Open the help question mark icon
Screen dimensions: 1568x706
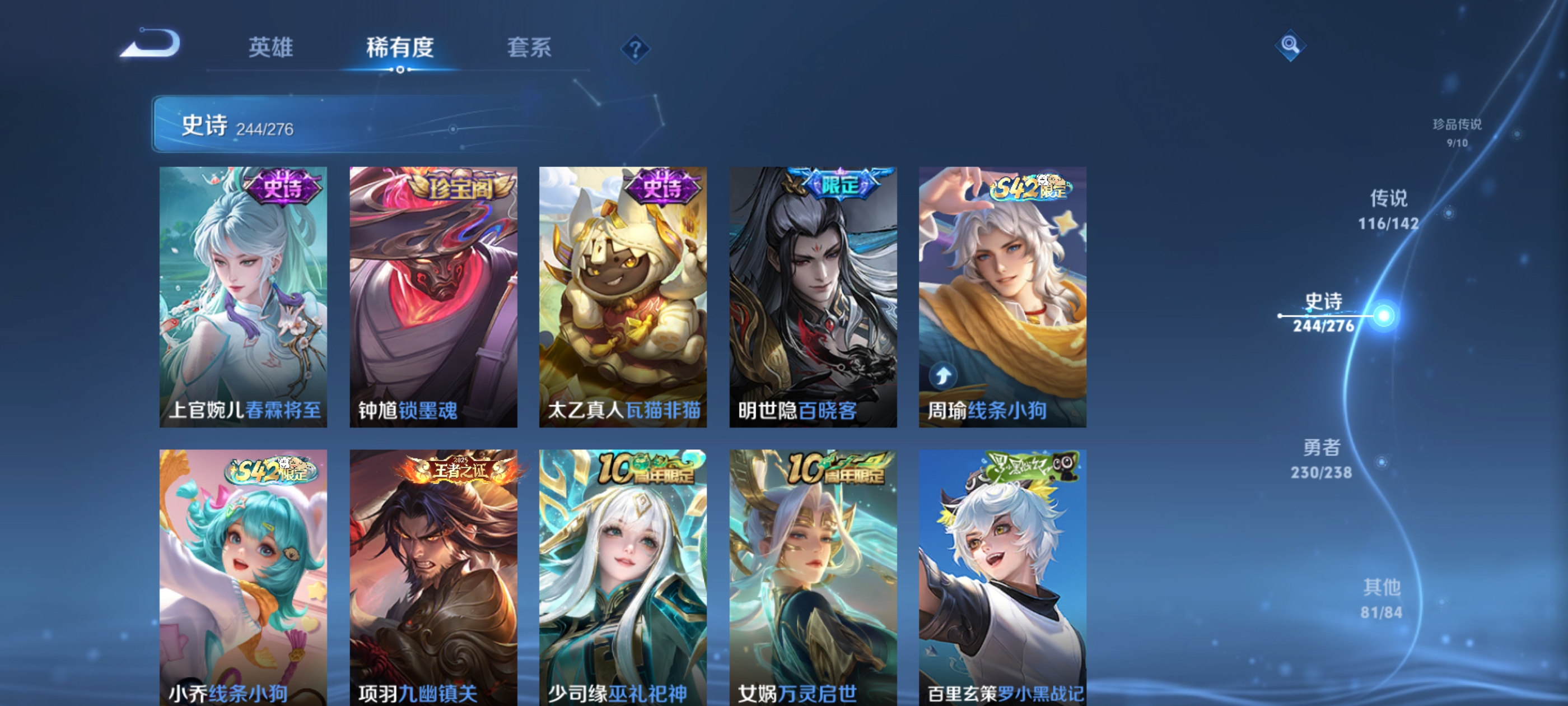[635, 50]
